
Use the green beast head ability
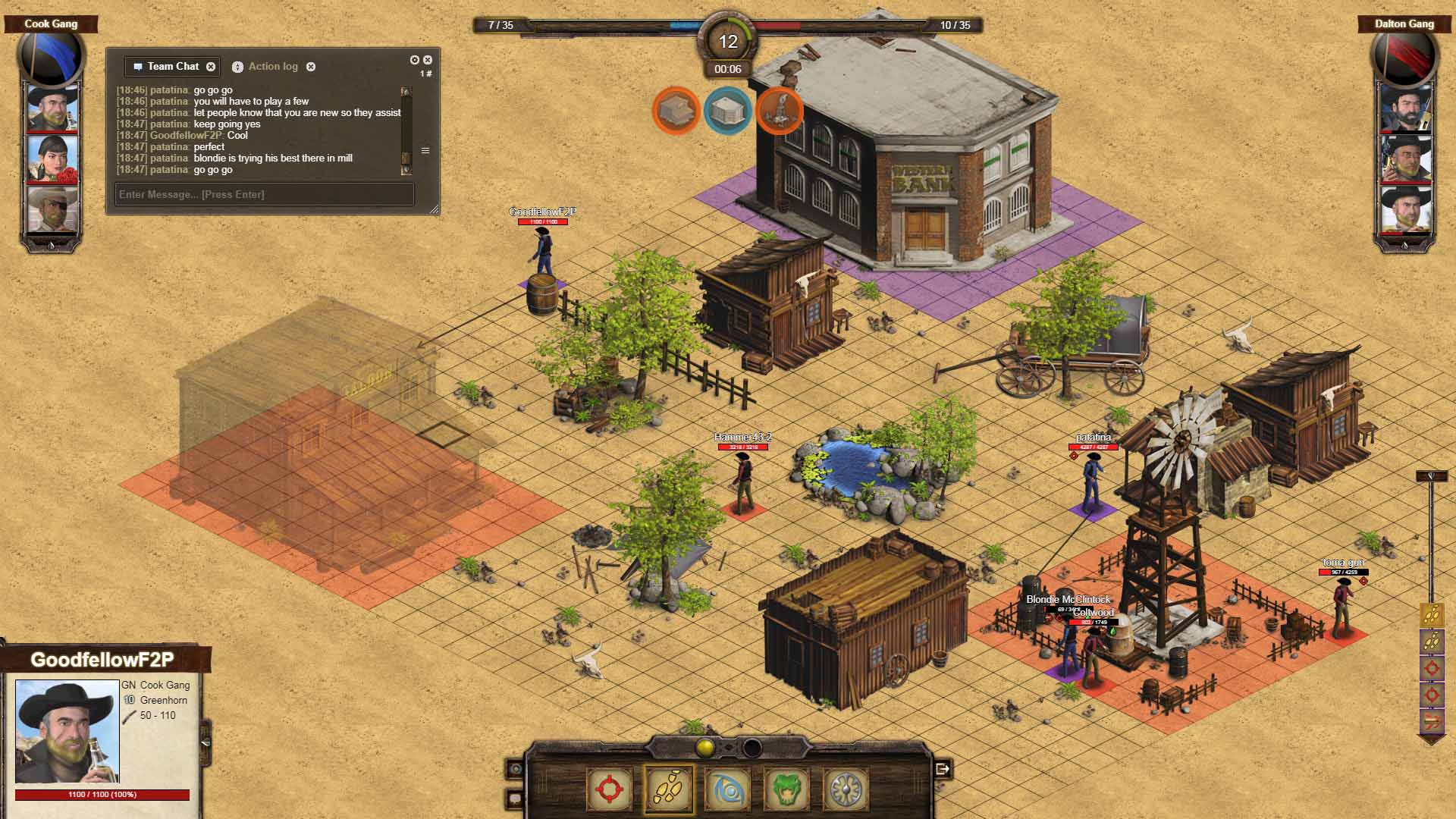(786, 789)
